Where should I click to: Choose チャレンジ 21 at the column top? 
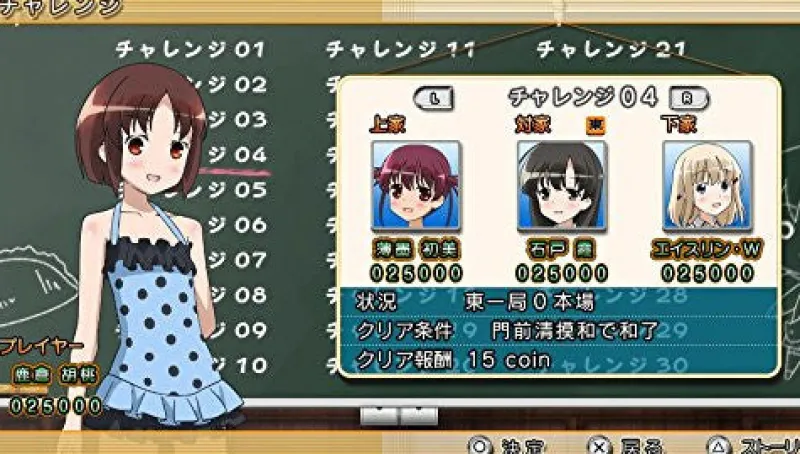(611, 49)
